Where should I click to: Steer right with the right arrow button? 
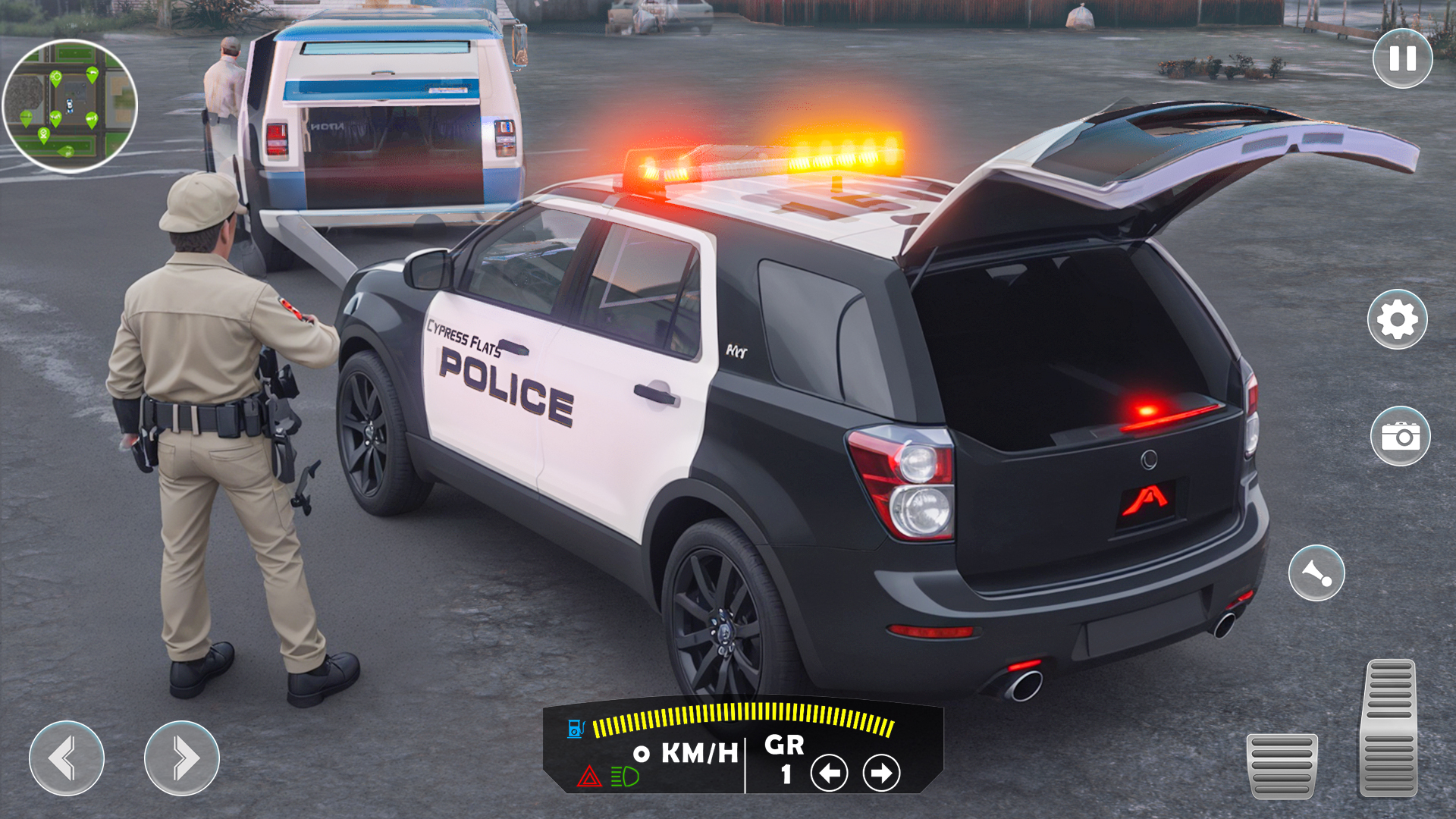coord(182,758)
